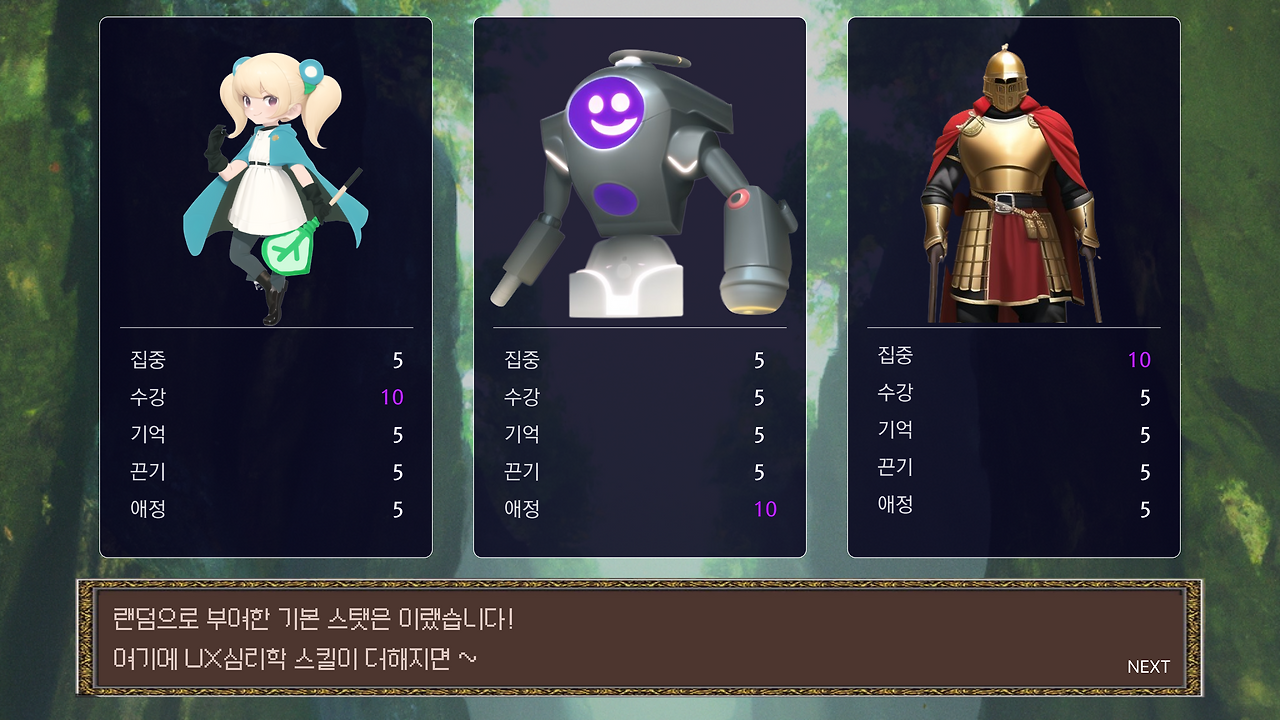
Task: Click the 수강 stat label on the knight's card
Action: point(893,393)
